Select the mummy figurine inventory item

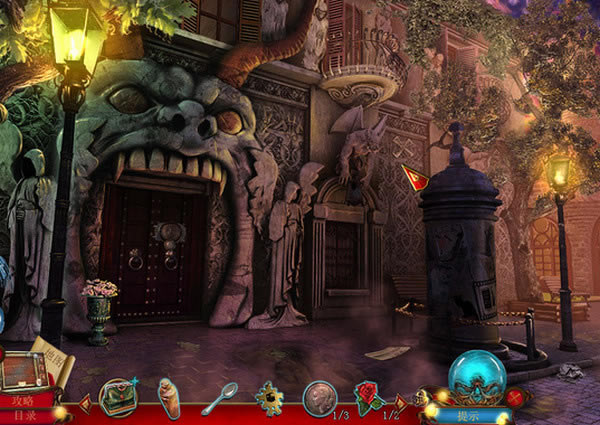(170, 397)
